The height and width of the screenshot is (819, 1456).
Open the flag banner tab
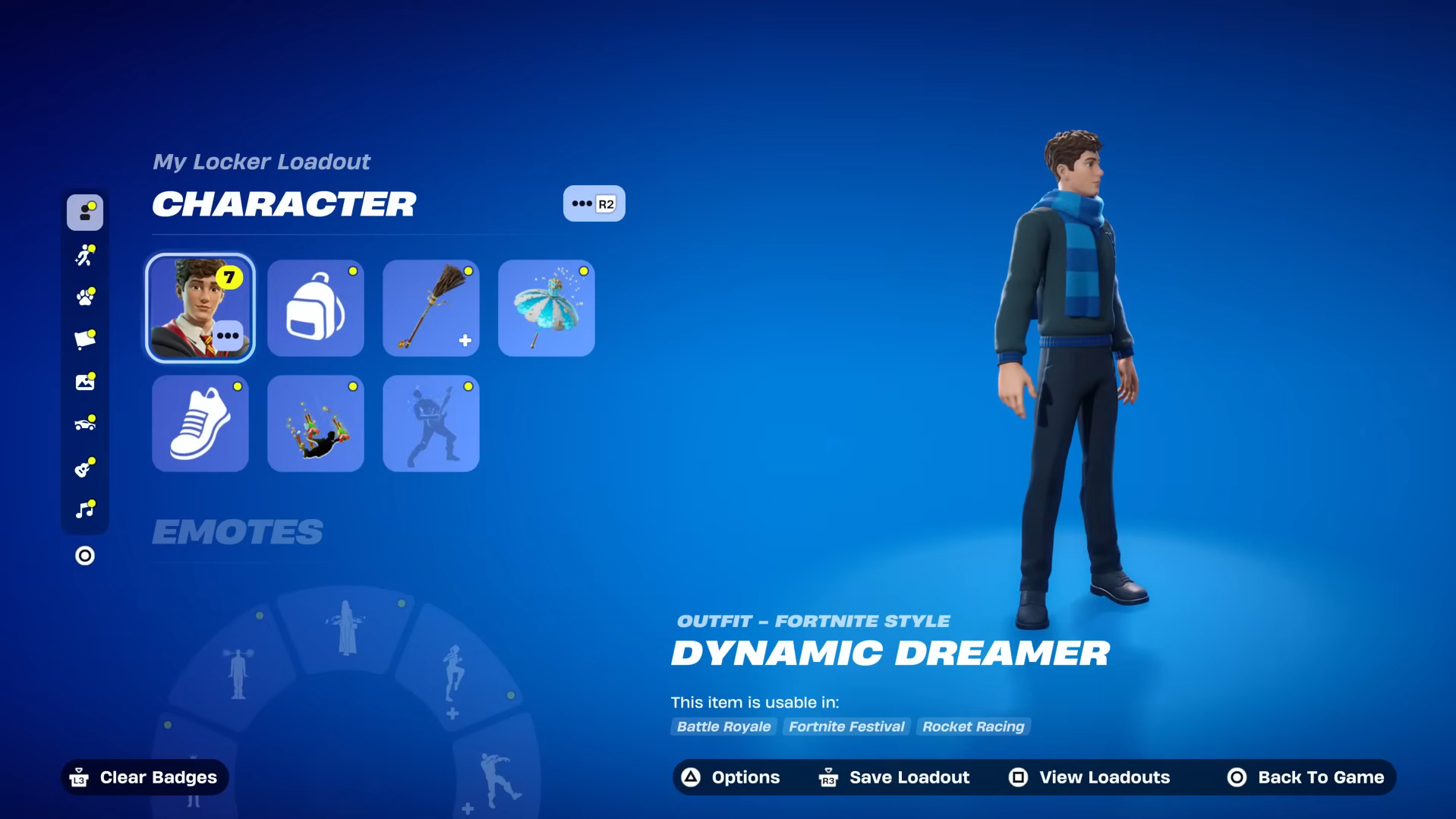(85, 339)
